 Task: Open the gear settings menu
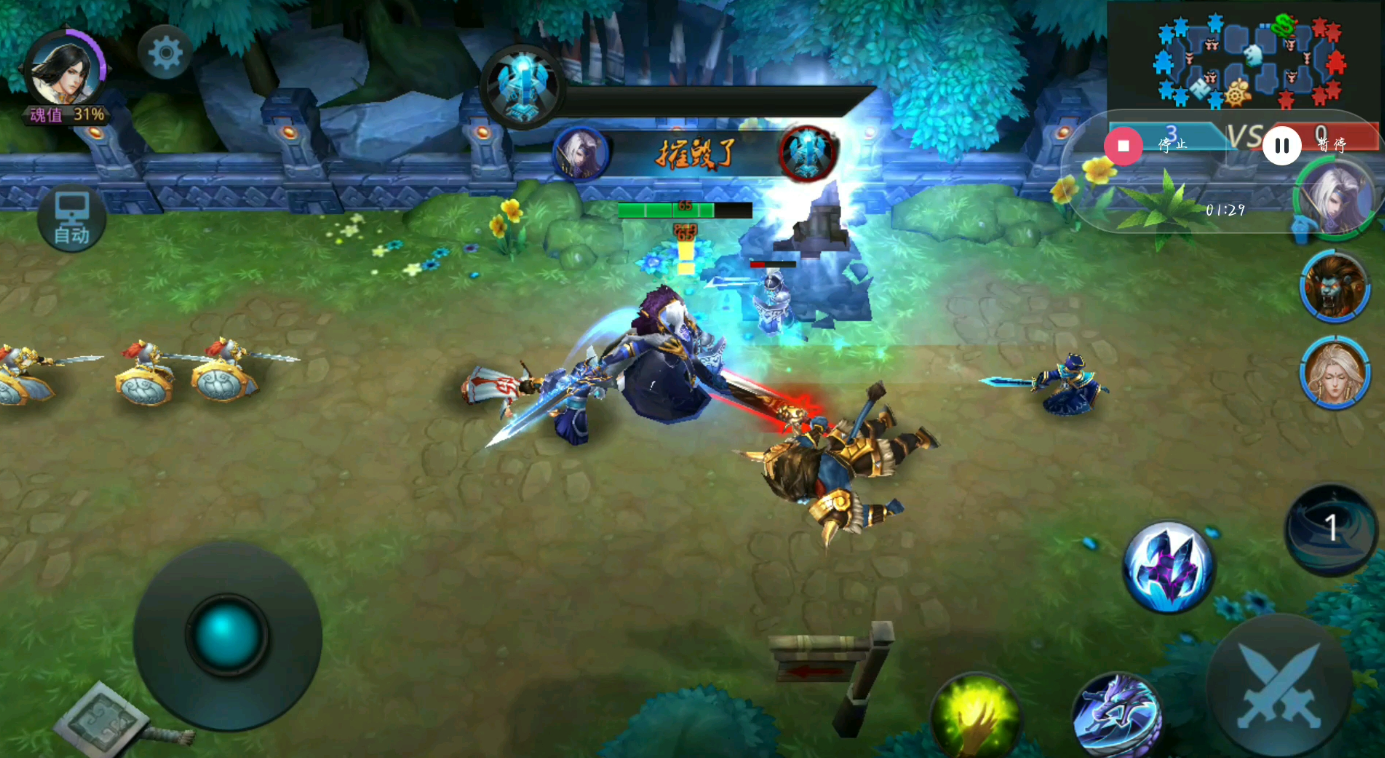tap(165, 52)
